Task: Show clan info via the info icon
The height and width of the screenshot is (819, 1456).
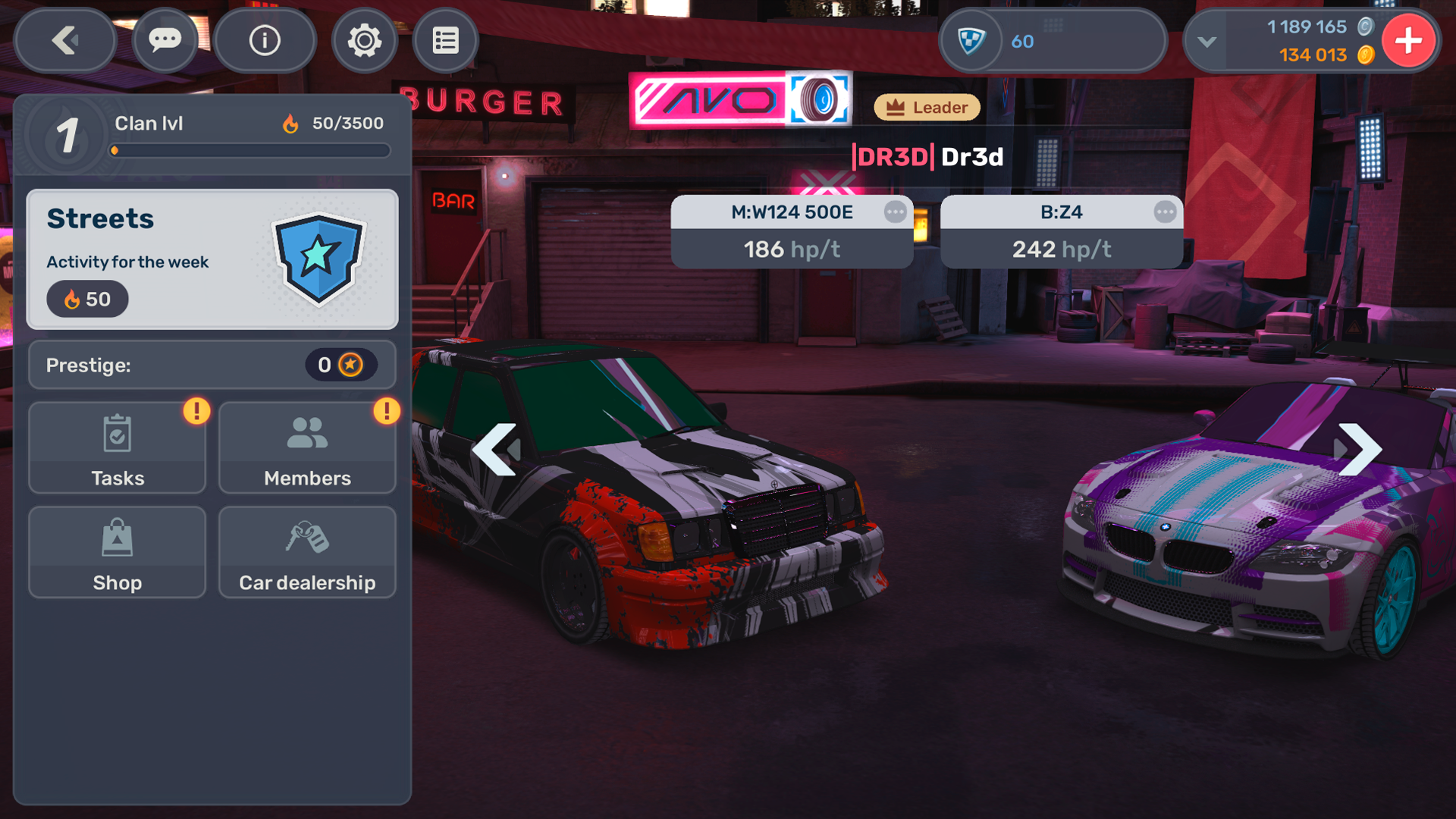Action: point(265,41)
